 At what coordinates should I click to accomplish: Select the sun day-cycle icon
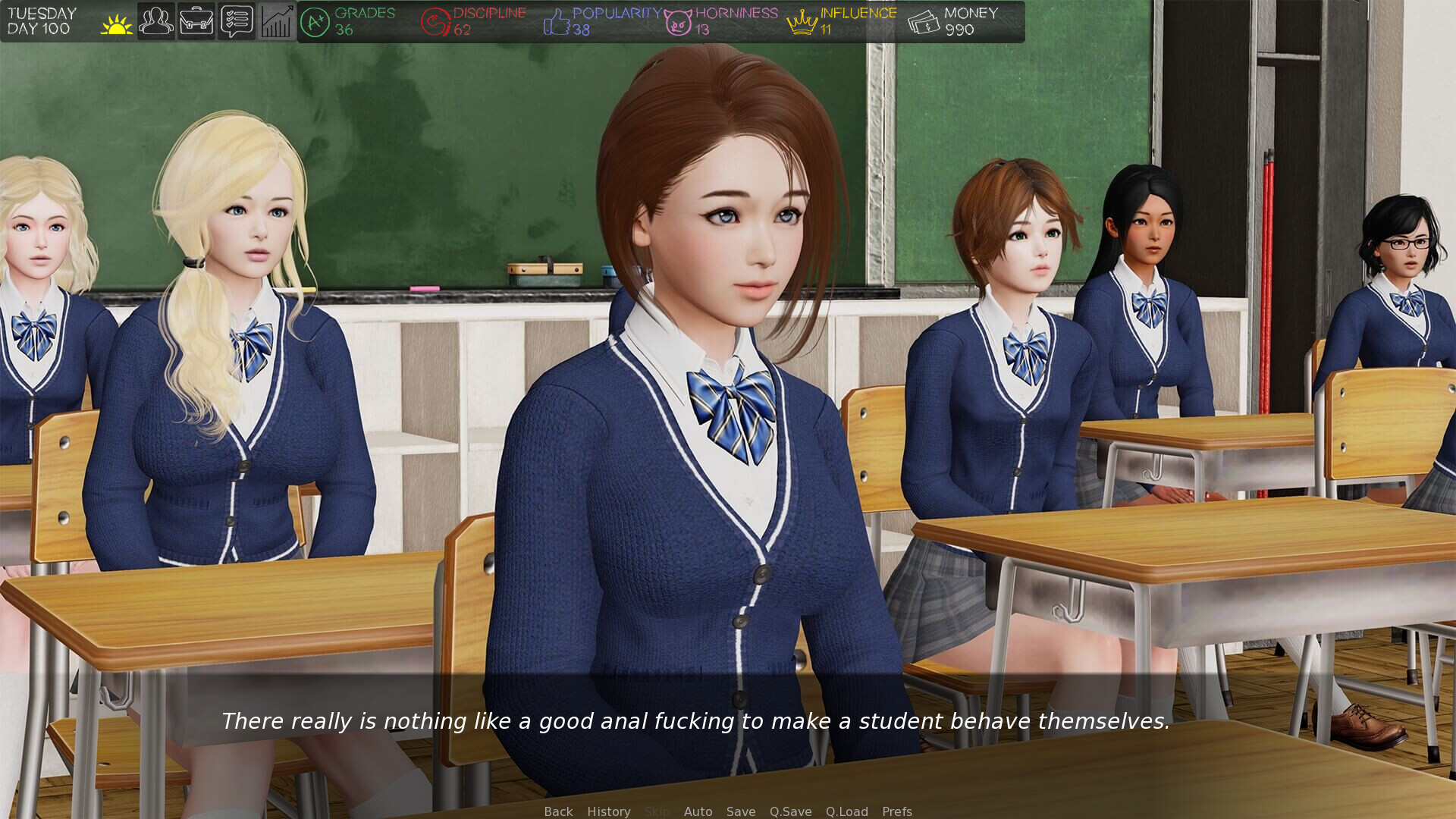115,20
